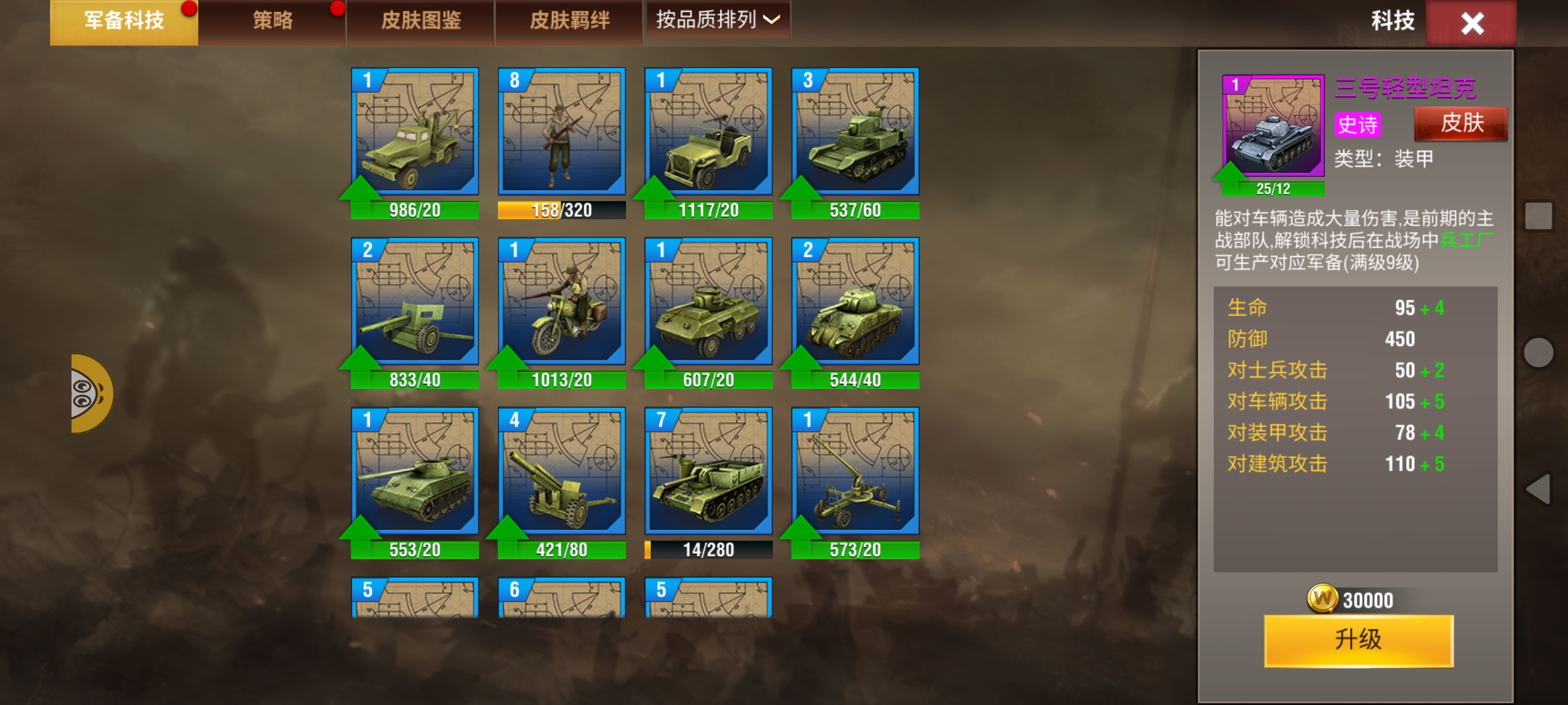Close the tech screen with the X
The width and height of the screenshot is (1568, 705).
[1472, 23]
